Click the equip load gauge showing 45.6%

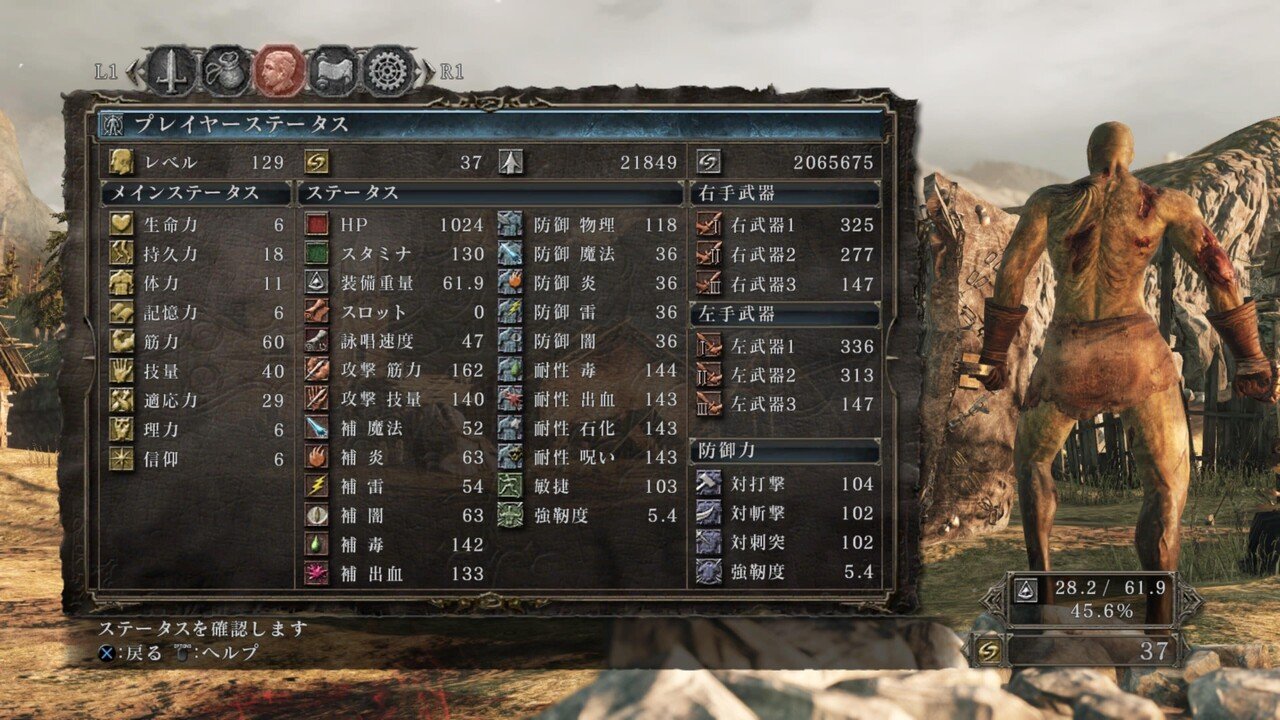tap(1090, 600)
